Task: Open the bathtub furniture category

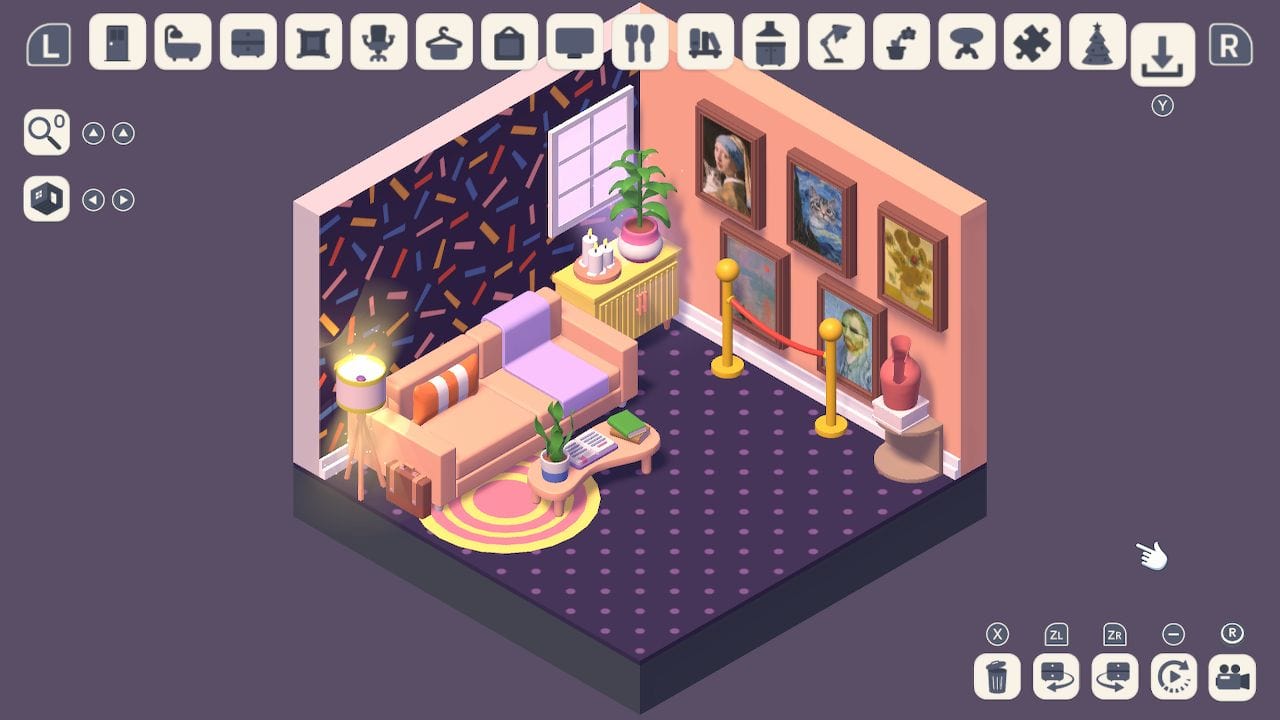Action: click(181, 44)
